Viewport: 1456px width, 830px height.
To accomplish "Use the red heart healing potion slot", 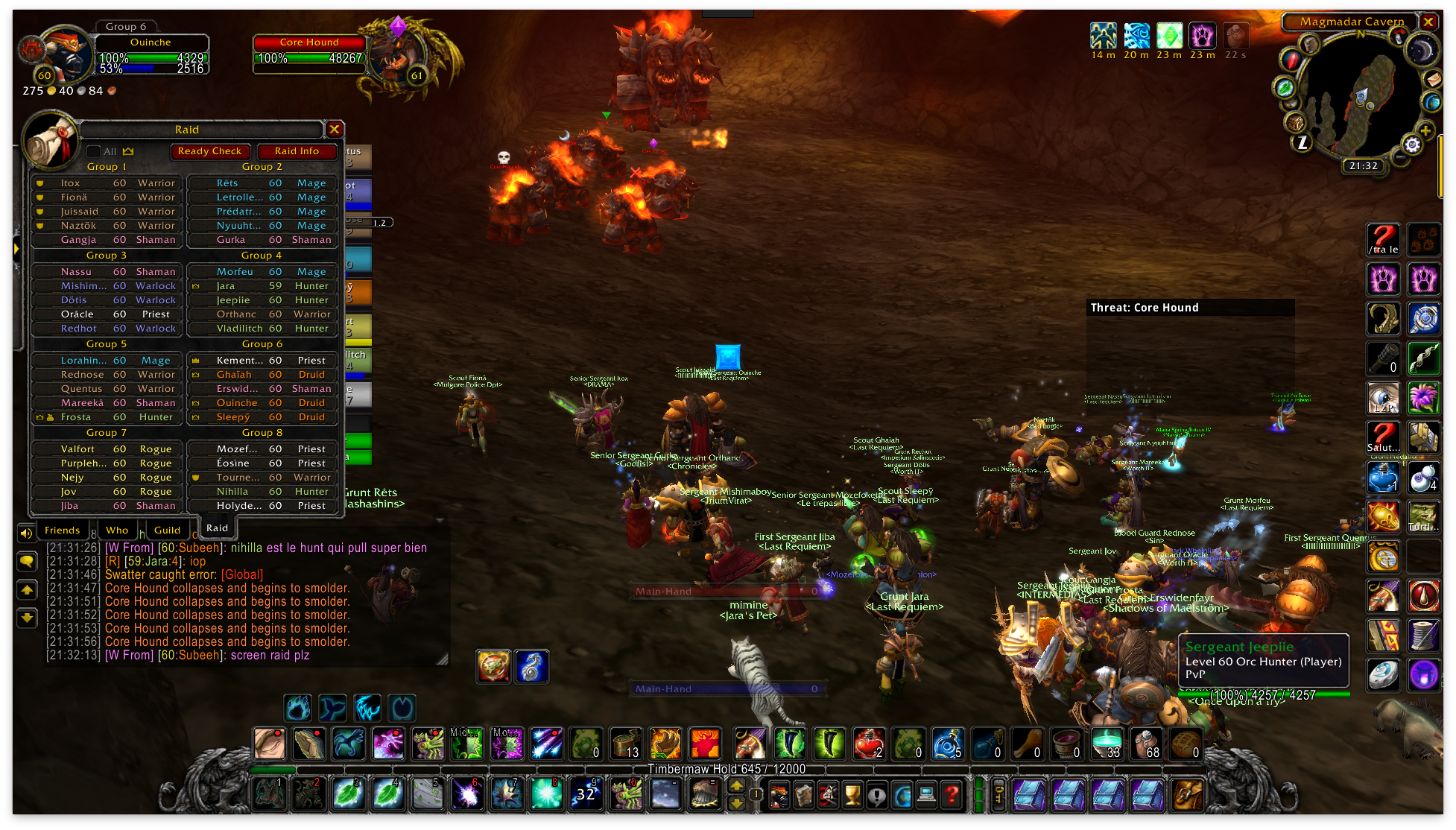I will click(x=869, y=743).
